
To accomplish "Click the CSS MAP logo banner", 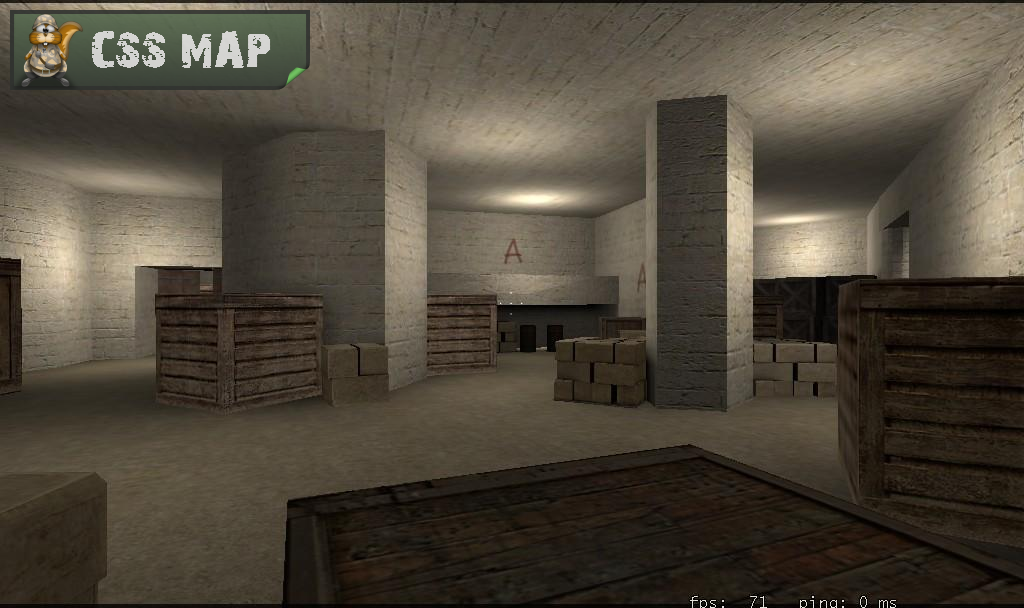I will (160, 50).
